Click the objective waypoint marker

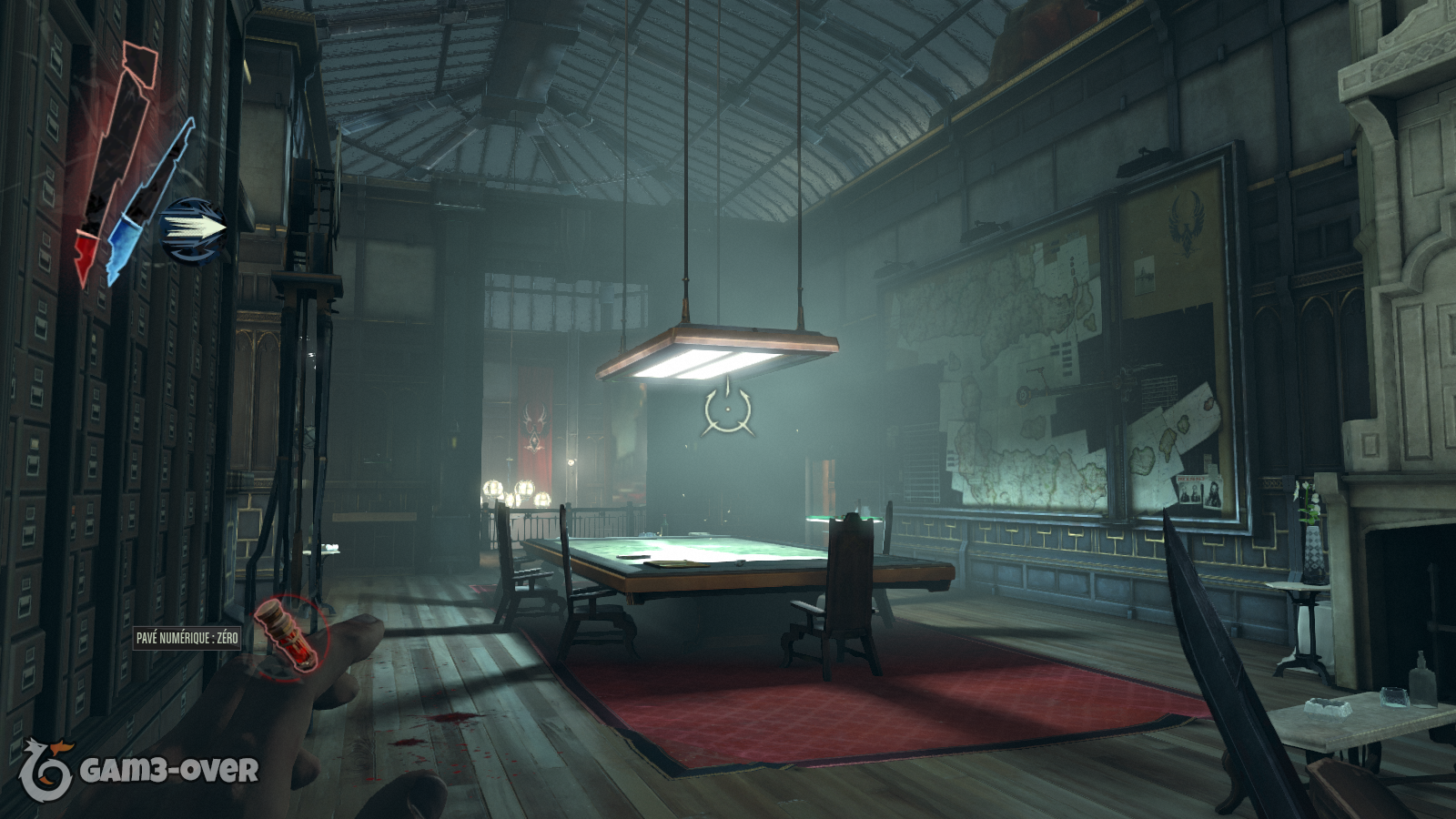coord(727,410)
